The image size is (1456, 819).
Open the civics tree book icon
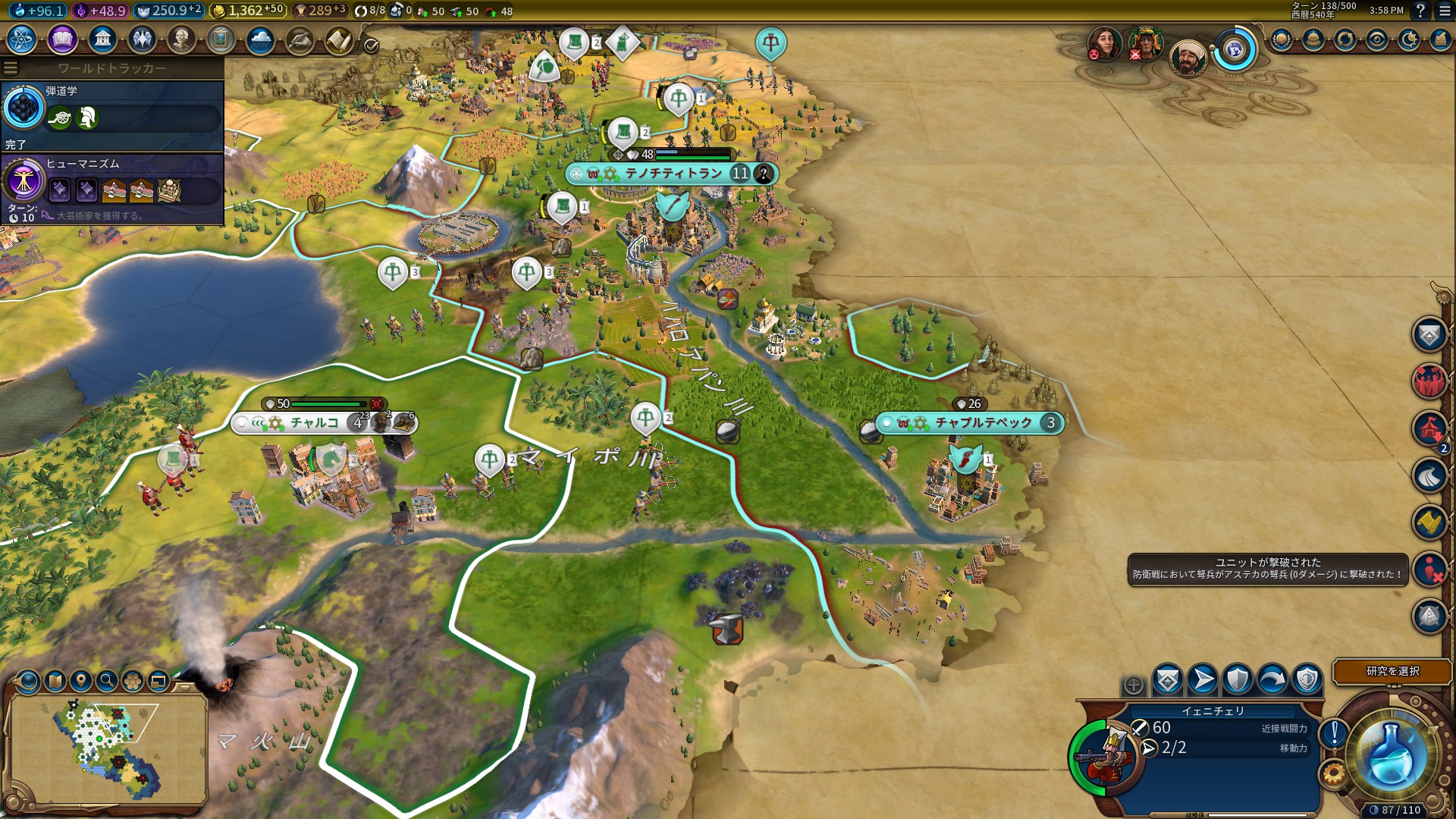(x=62, y=39)
